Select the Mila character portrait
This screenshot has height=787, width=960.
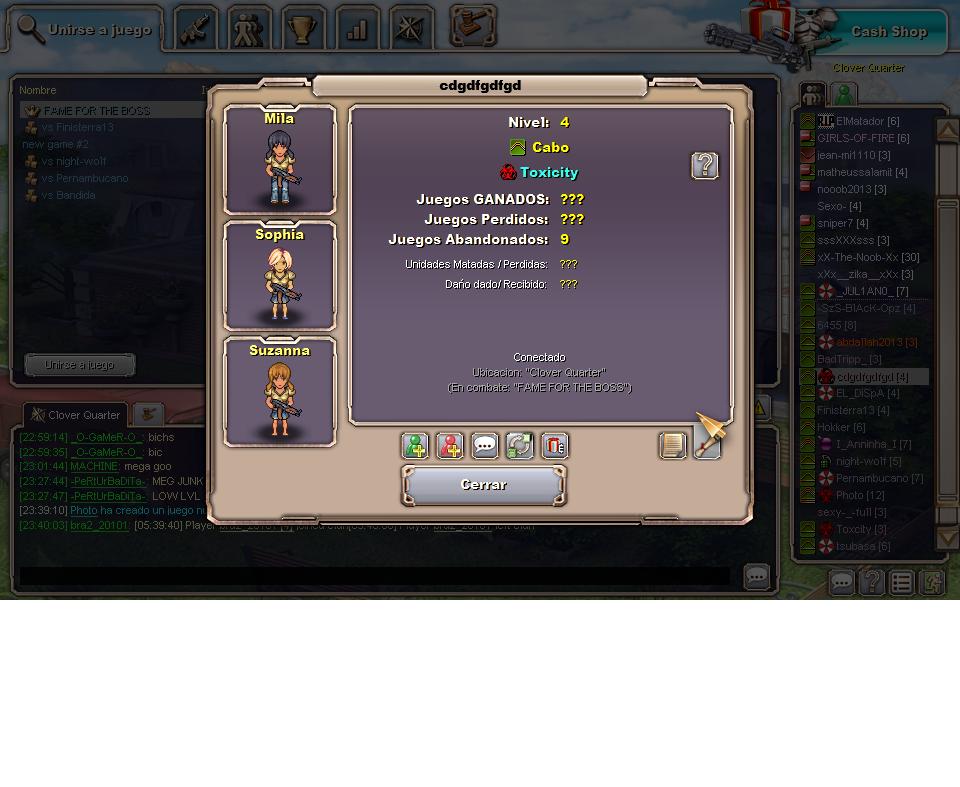tap(280, 161)
